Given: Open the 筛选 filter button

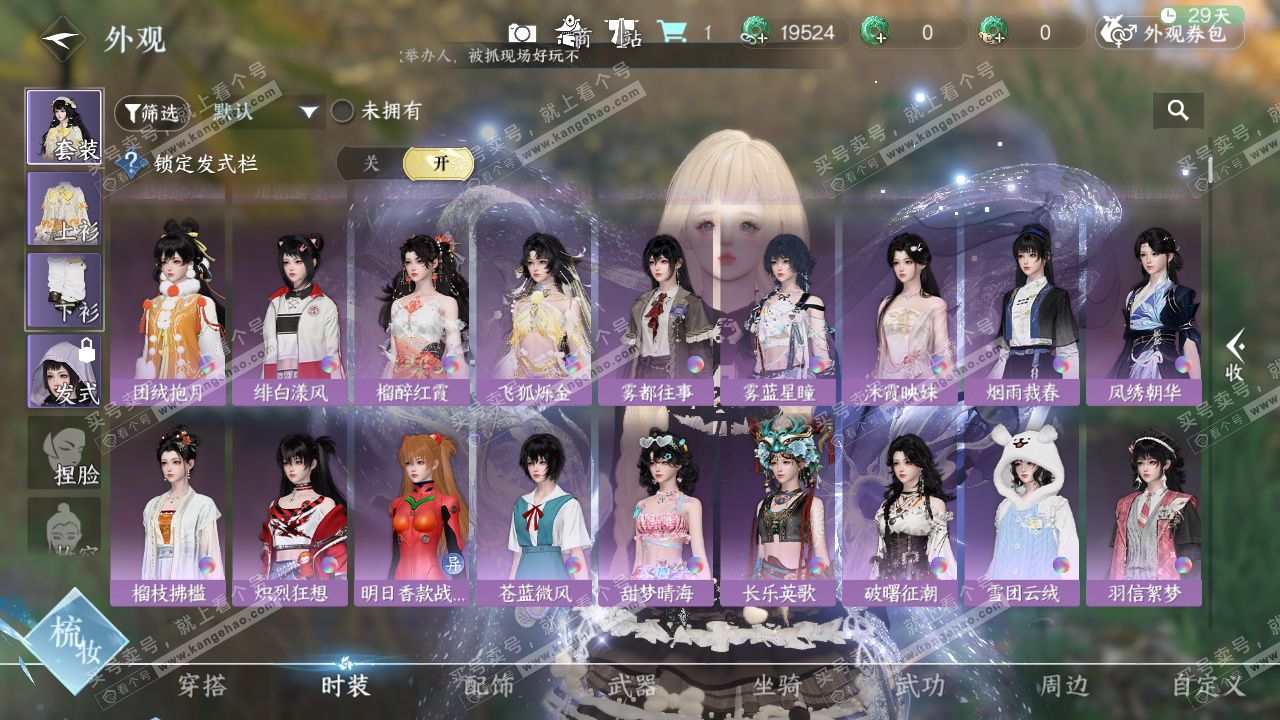Looking at the screenshot, I should coord(151,113).
